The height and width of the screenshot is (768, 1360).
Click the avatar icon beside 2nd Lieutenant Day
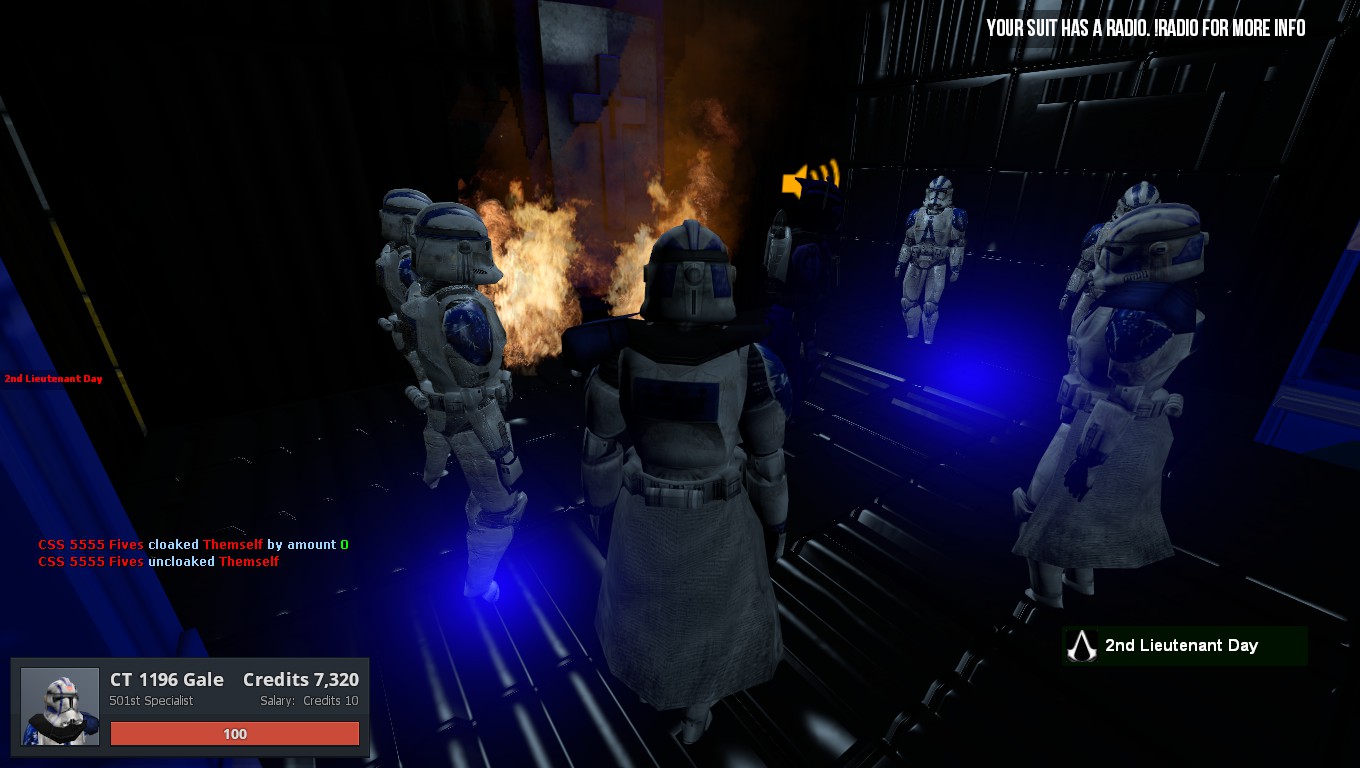tap(1080, 646)
